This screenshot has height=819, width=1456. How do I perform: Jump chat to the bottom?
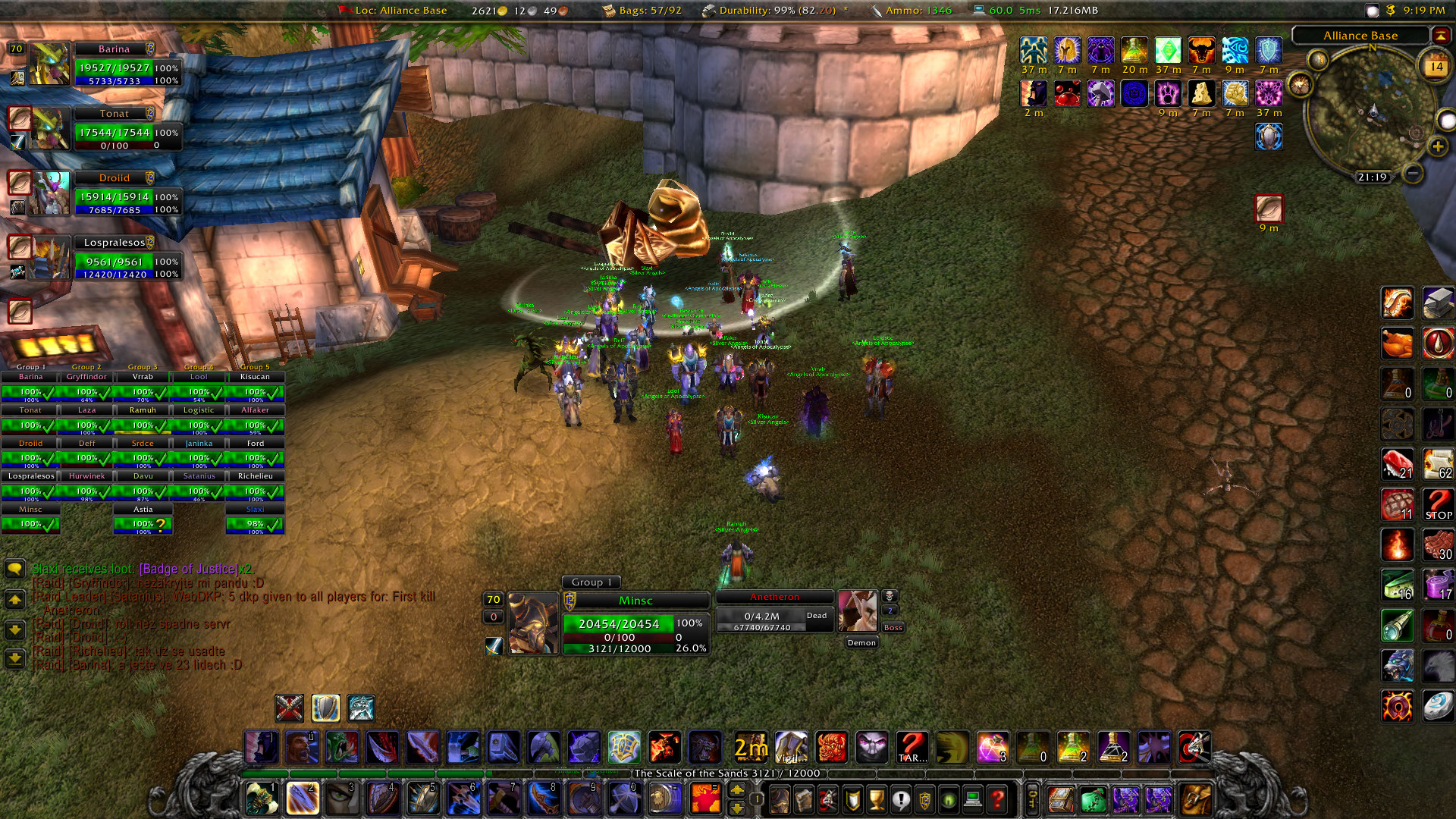(14, 658)
